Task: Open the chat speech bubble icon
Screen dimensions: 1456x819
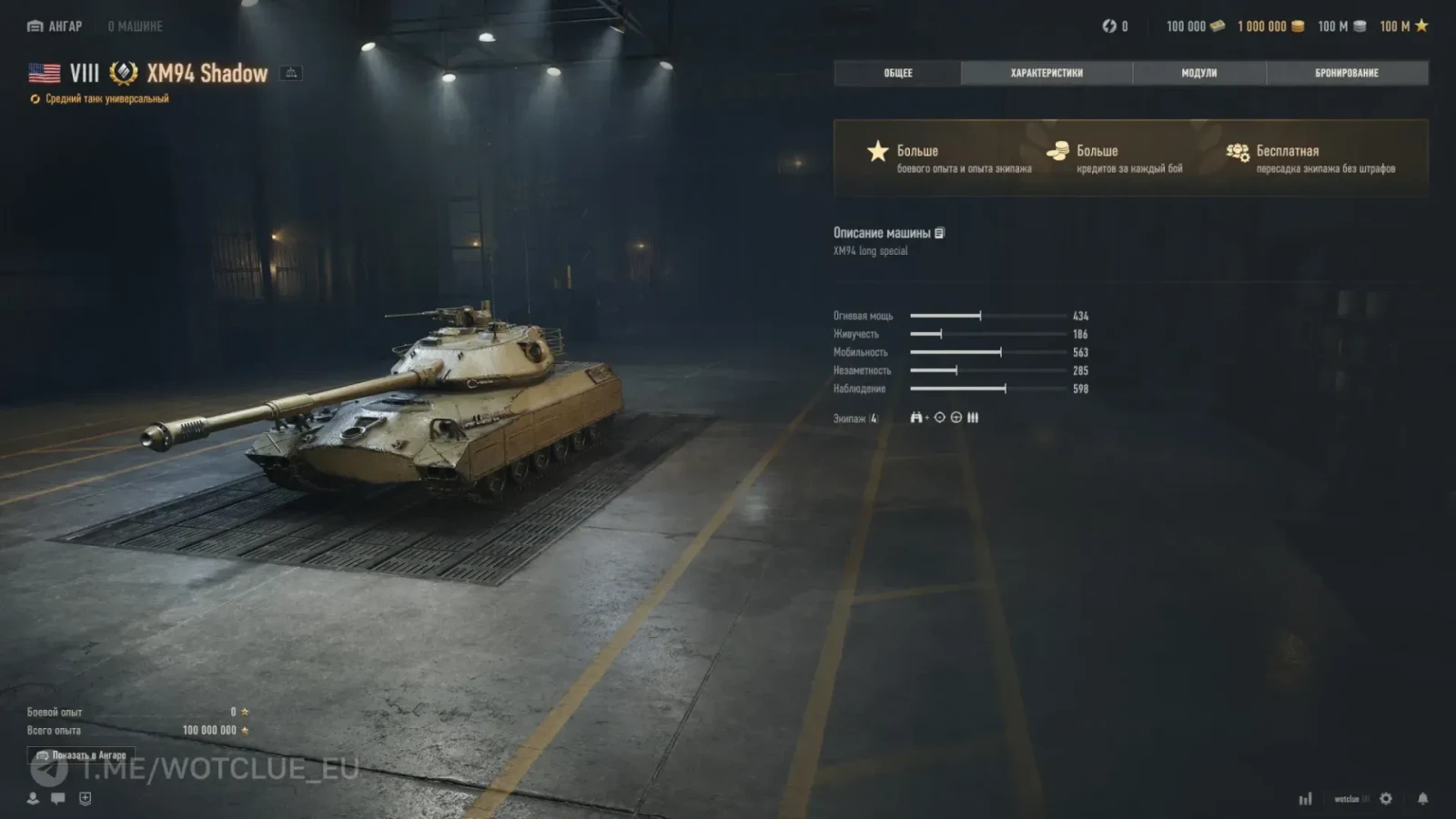Action: (x=58, y=798)
